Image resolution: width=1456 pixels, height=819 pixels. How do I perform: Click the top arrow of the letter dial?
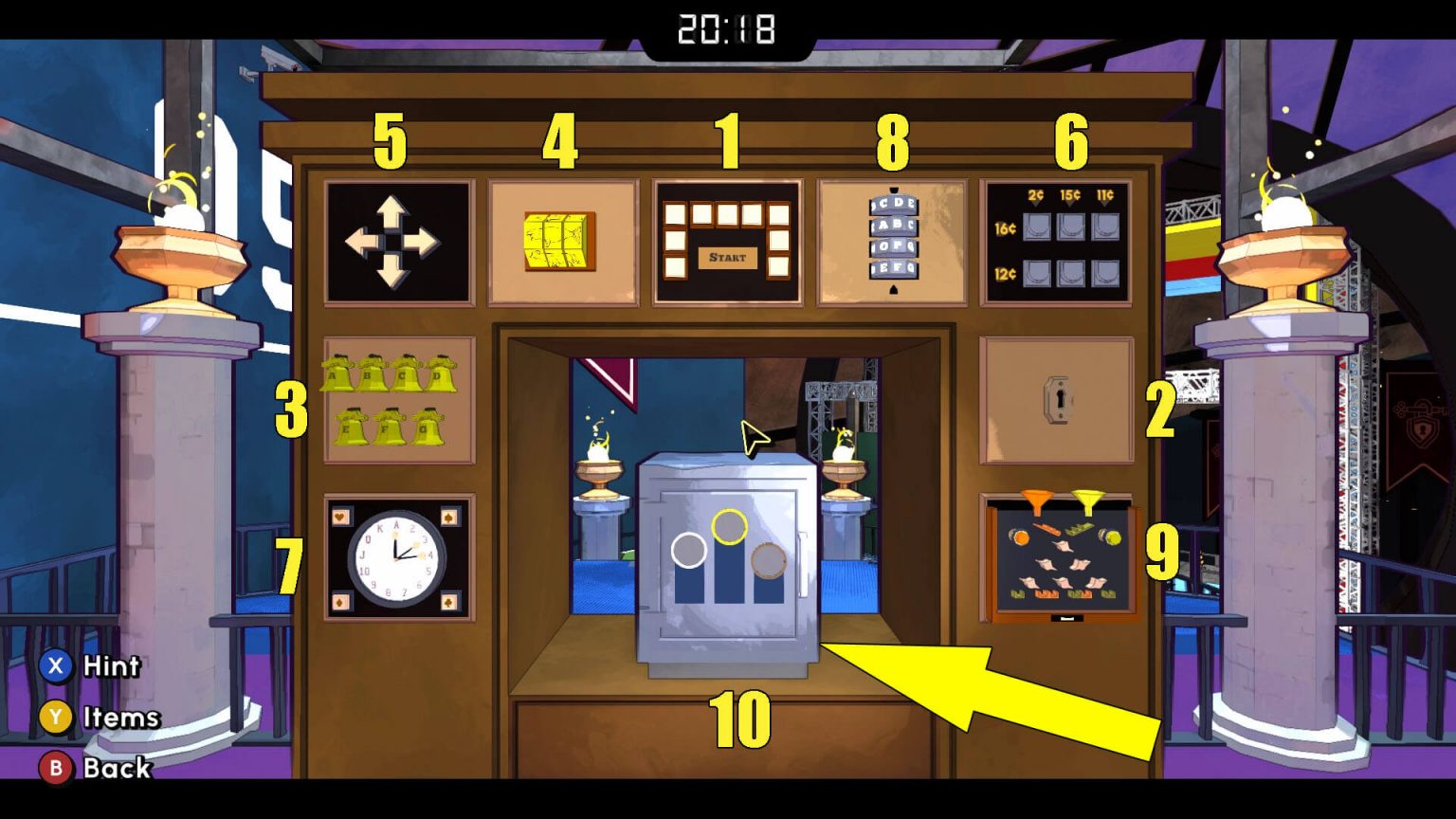[x=893, y=190]
